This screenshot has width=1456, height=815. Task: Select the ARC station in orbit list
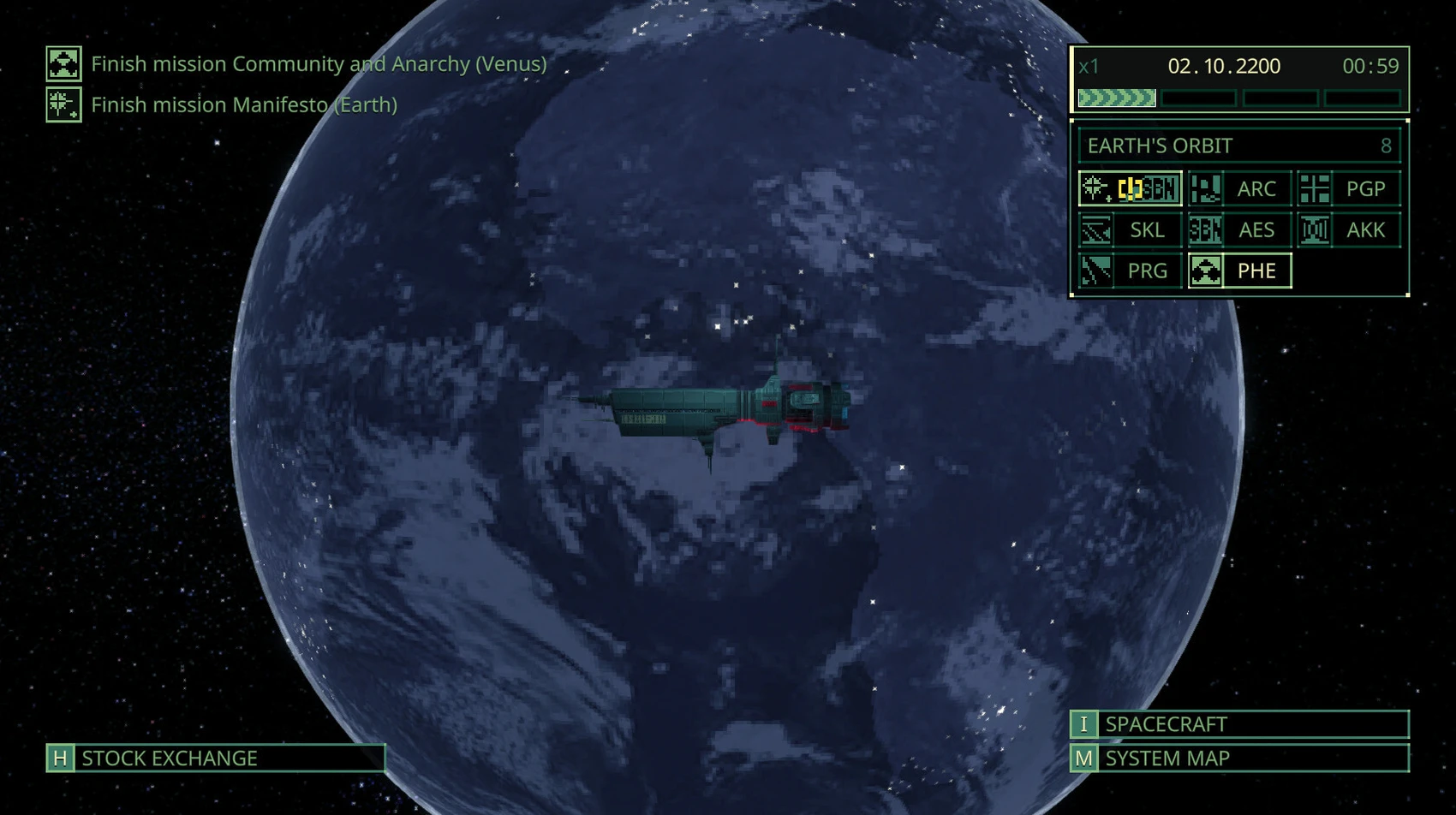click(1239, 188)
